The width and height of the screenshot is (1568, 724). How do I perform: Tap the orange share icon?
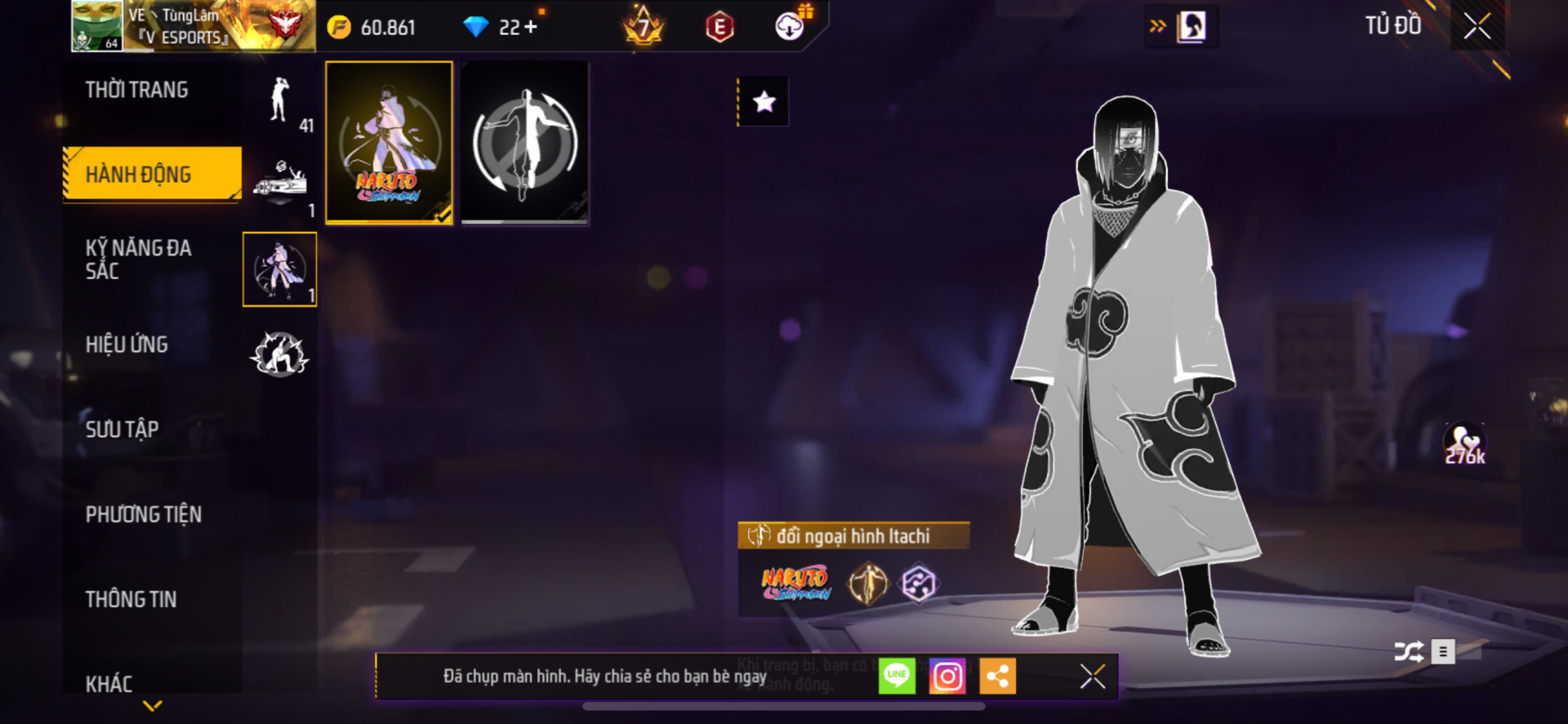(997, 676)
